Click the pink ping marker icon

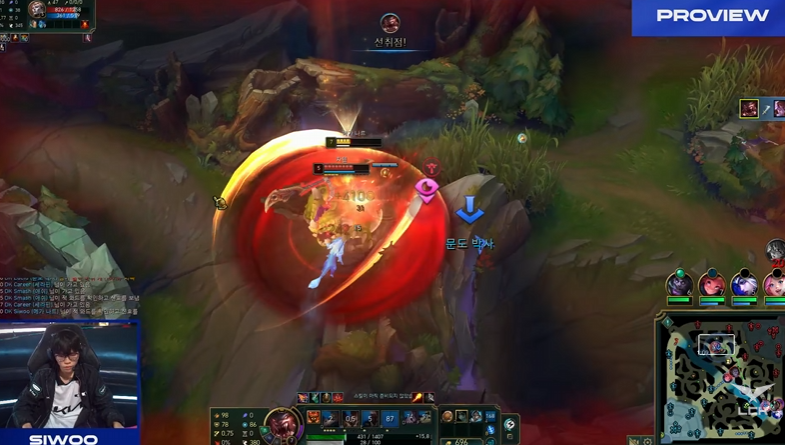point(427,188)
